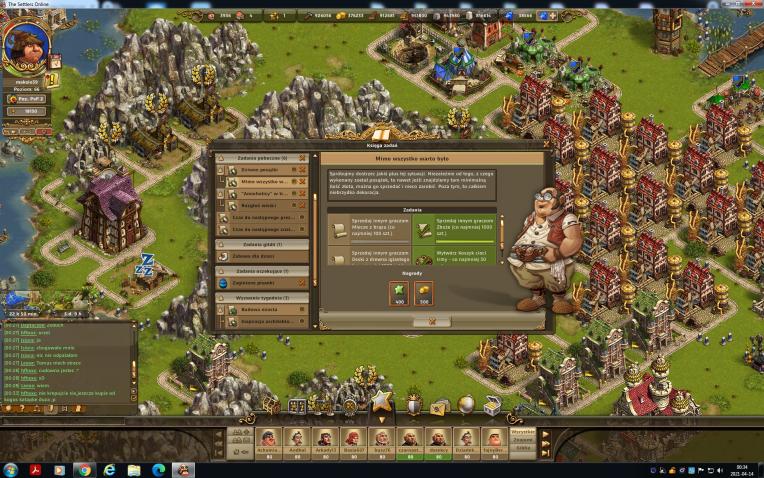Open Chrome from the Windows taskbar

(x=84, y=469)
